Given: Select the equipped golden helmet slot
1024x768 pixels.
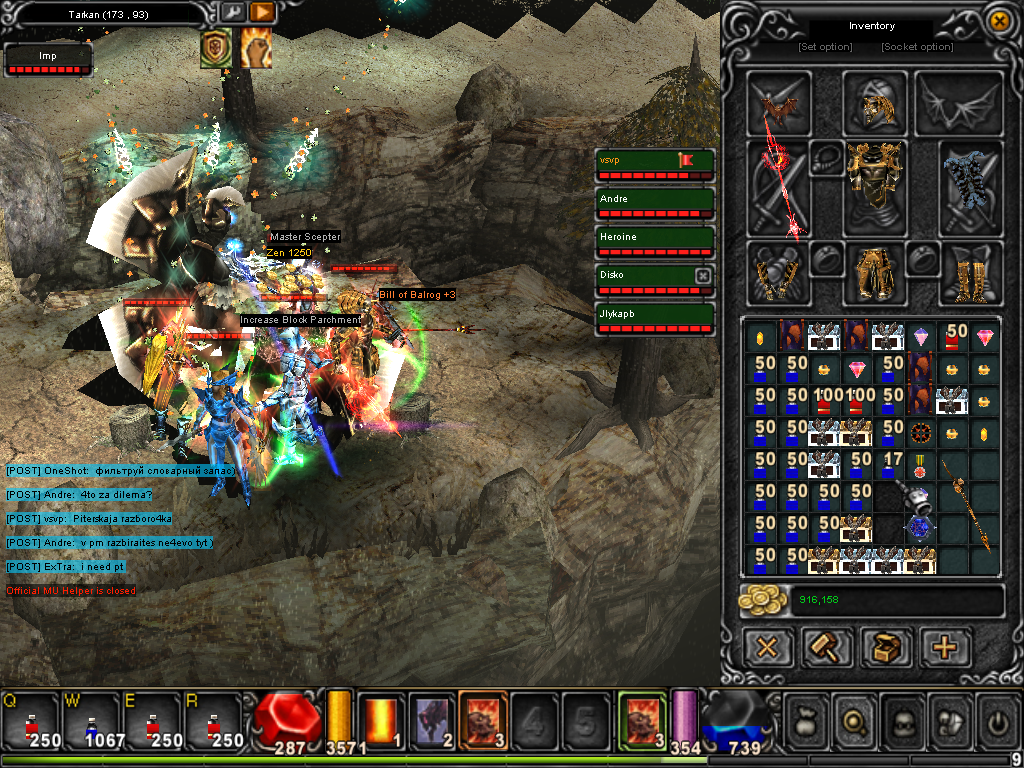Looking at the screenshot, I should tap(874, 101).
